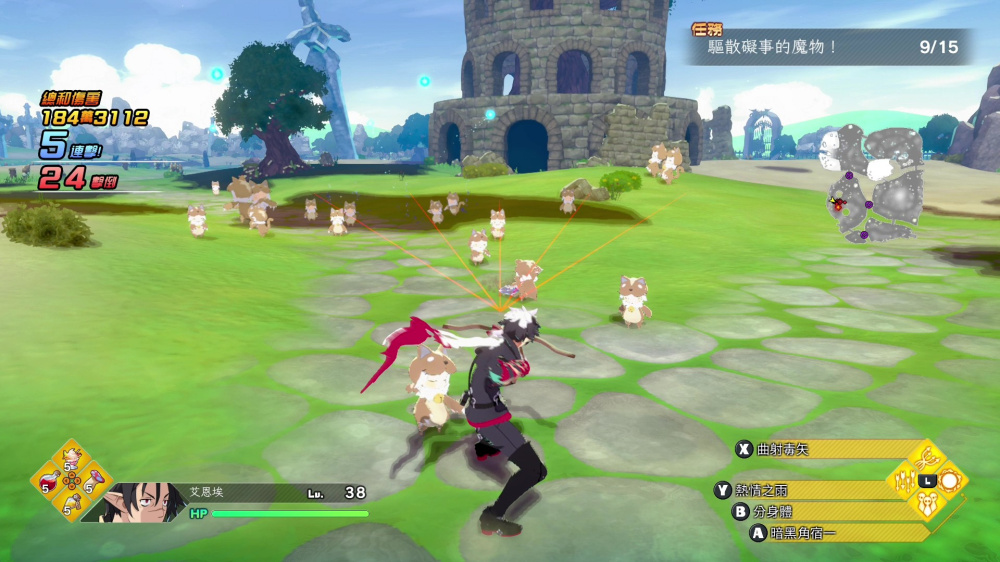Select the curved arrows skill icon
This screenshot has width=1000, height=562.
tap(925, 459)
